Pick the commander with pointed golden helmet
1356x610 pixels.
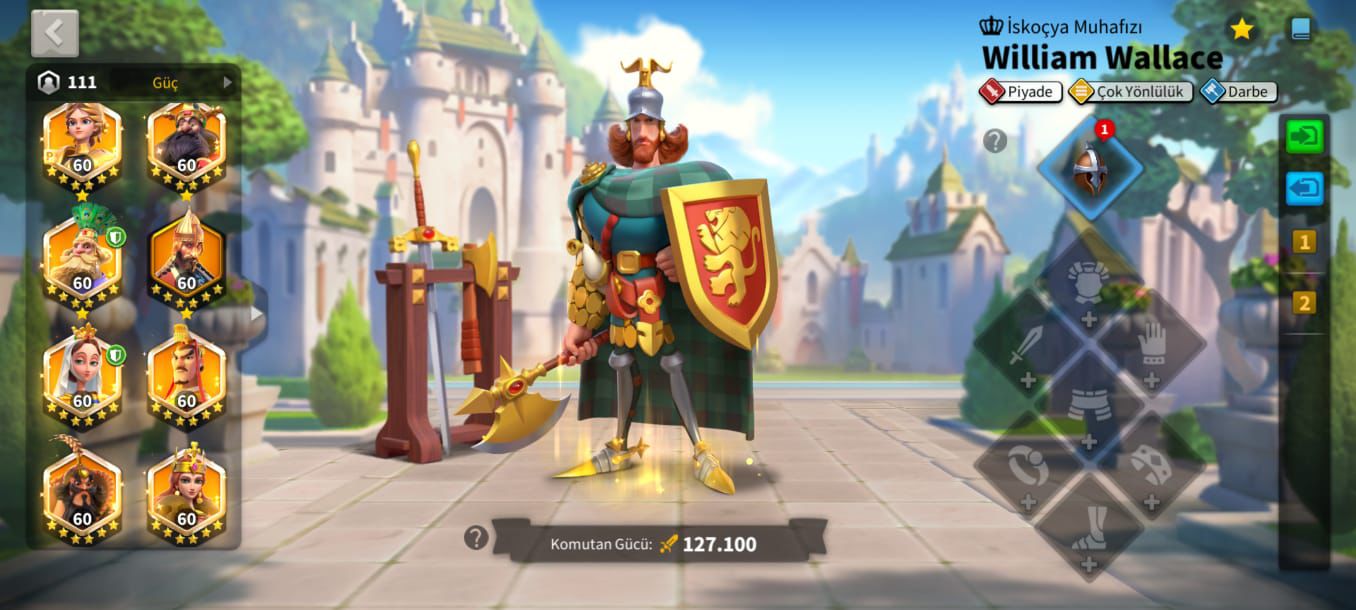pos(186,258)
